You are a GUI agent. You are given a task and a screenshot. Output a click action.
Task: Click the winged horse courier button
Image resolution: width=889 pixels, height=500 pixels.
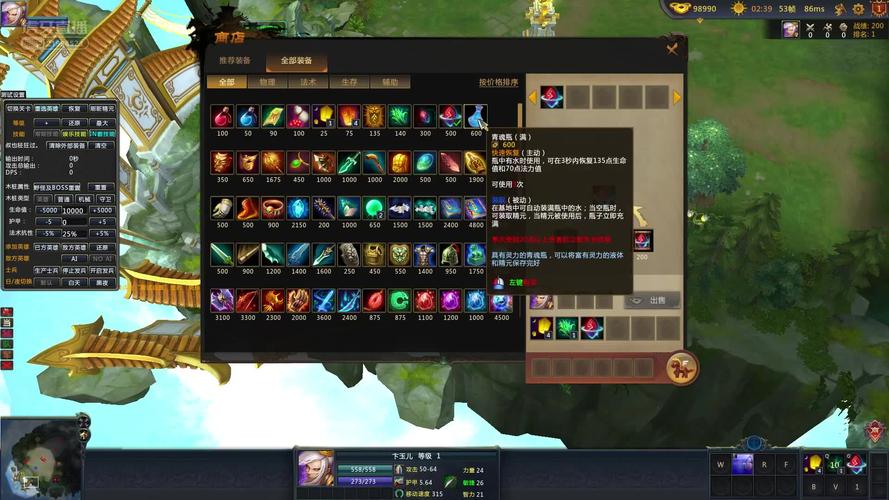coord(682,367)
